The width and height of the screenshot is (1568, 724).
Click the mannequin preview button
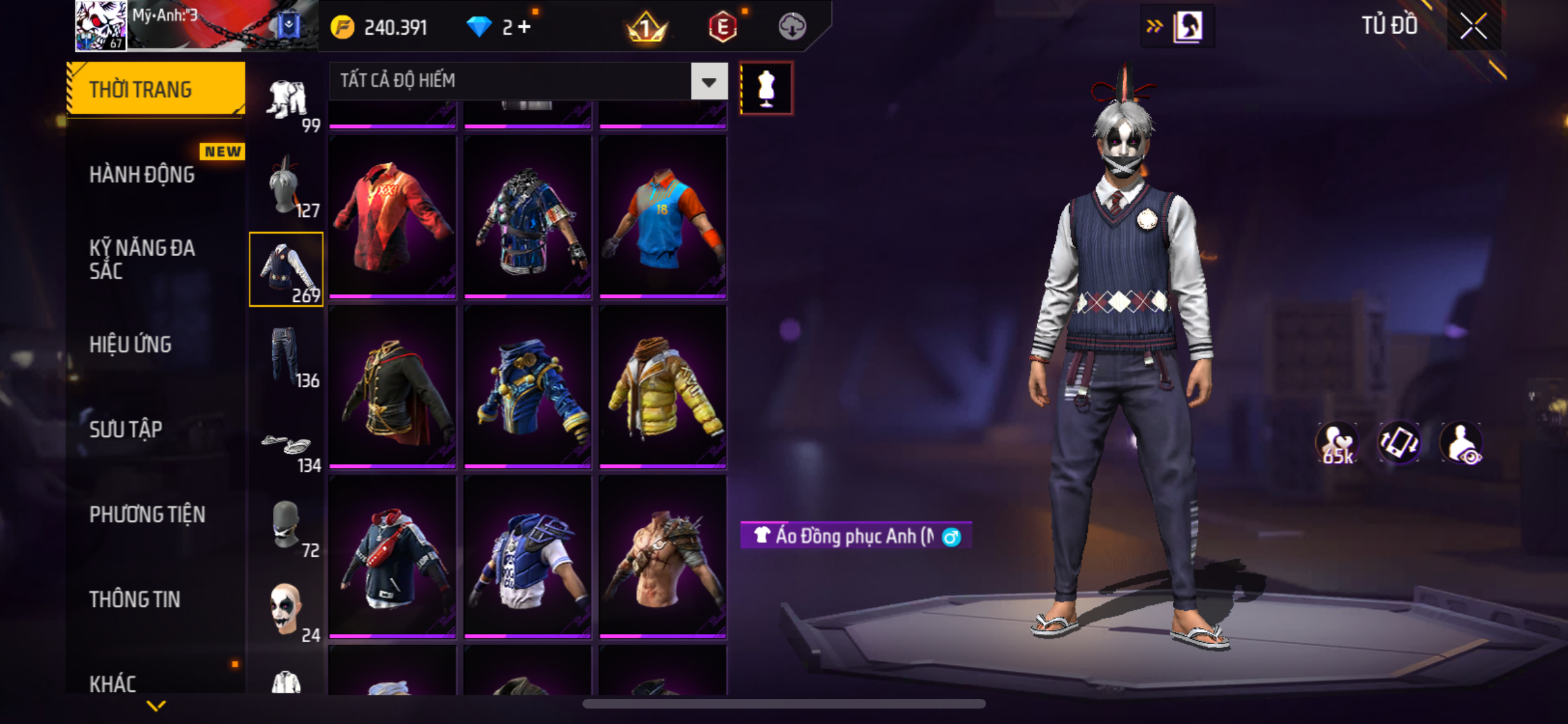766,88
